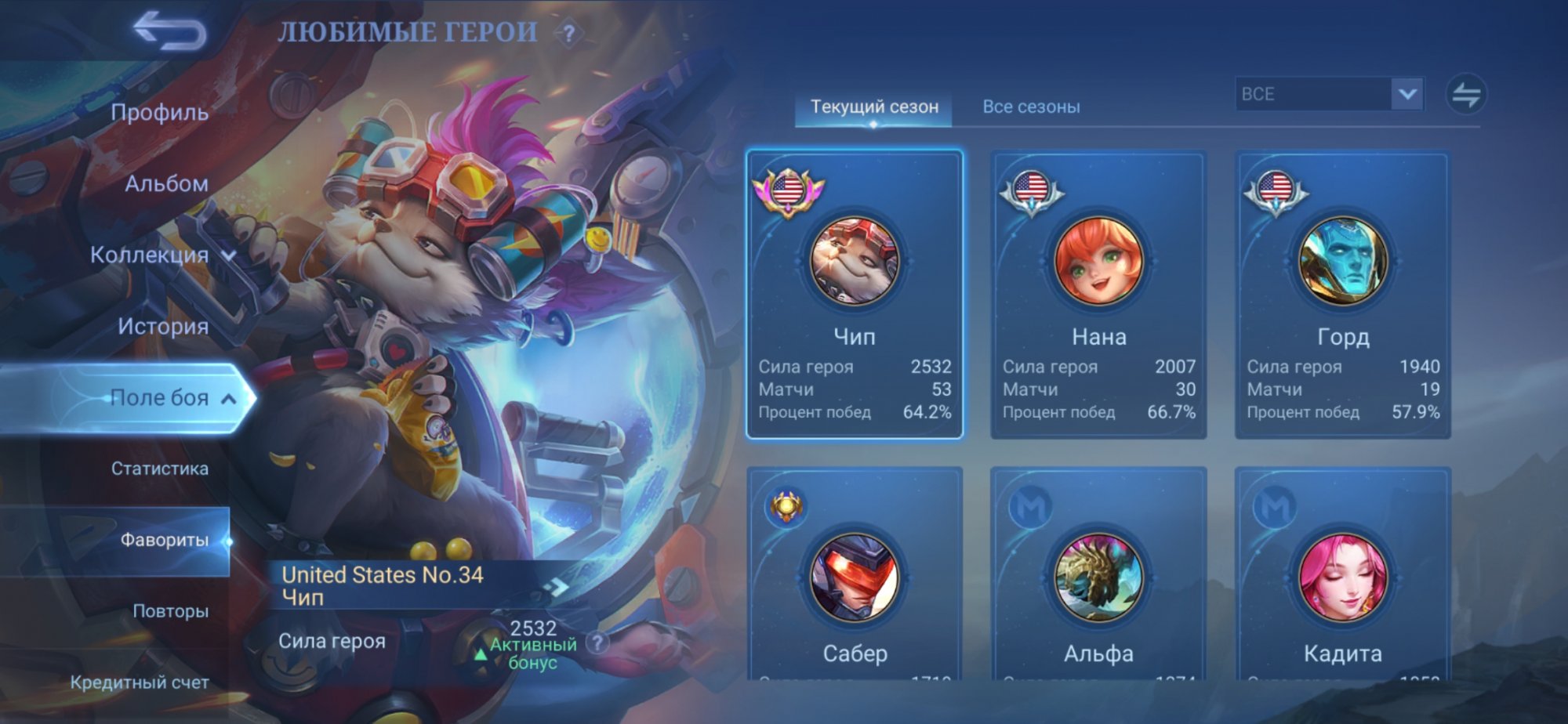Select the Текущий сезон tab
1568x724 pixels.
[874, 107]
